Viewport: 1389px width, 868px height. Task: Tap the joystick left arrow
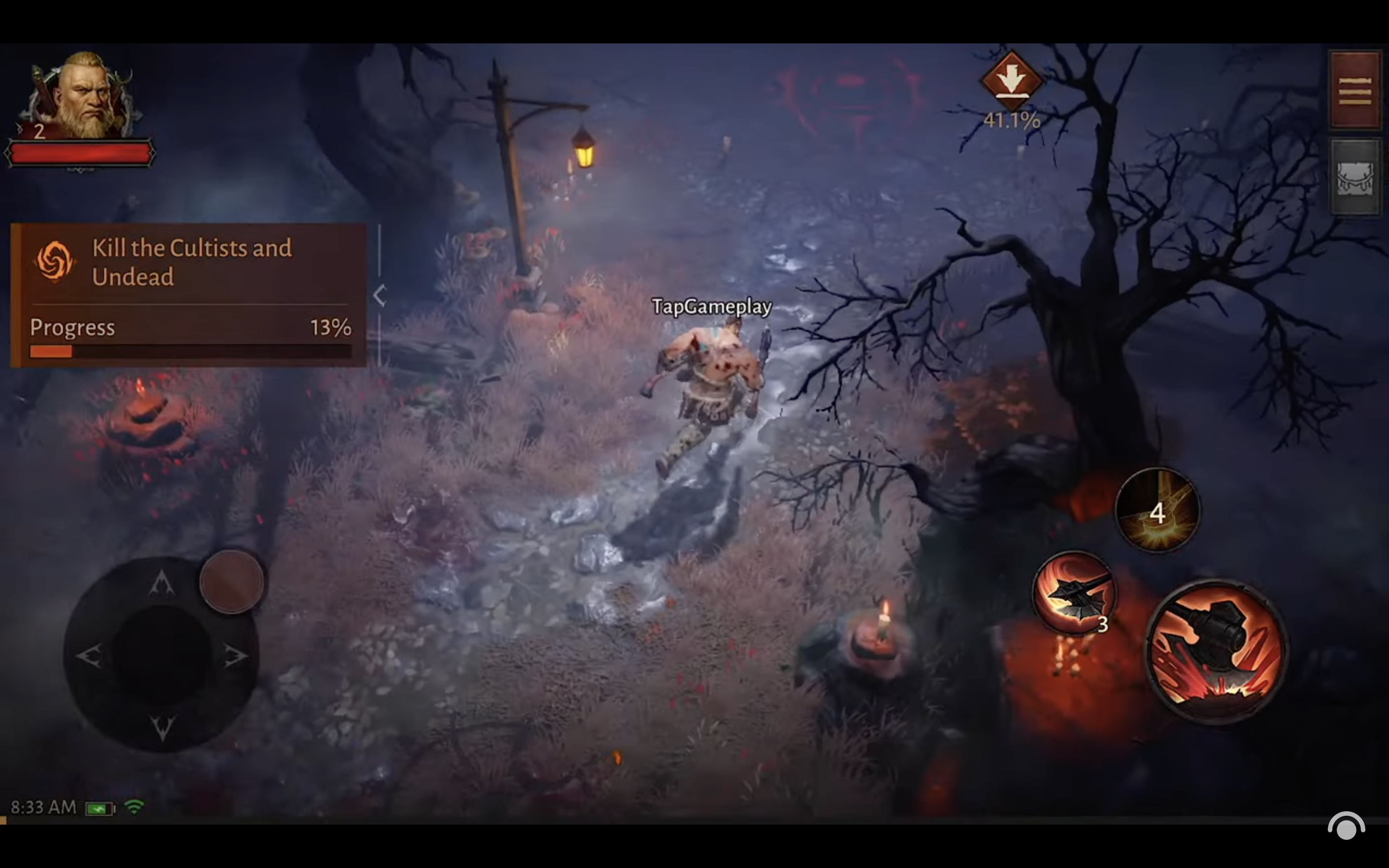(x=90, y=656)
